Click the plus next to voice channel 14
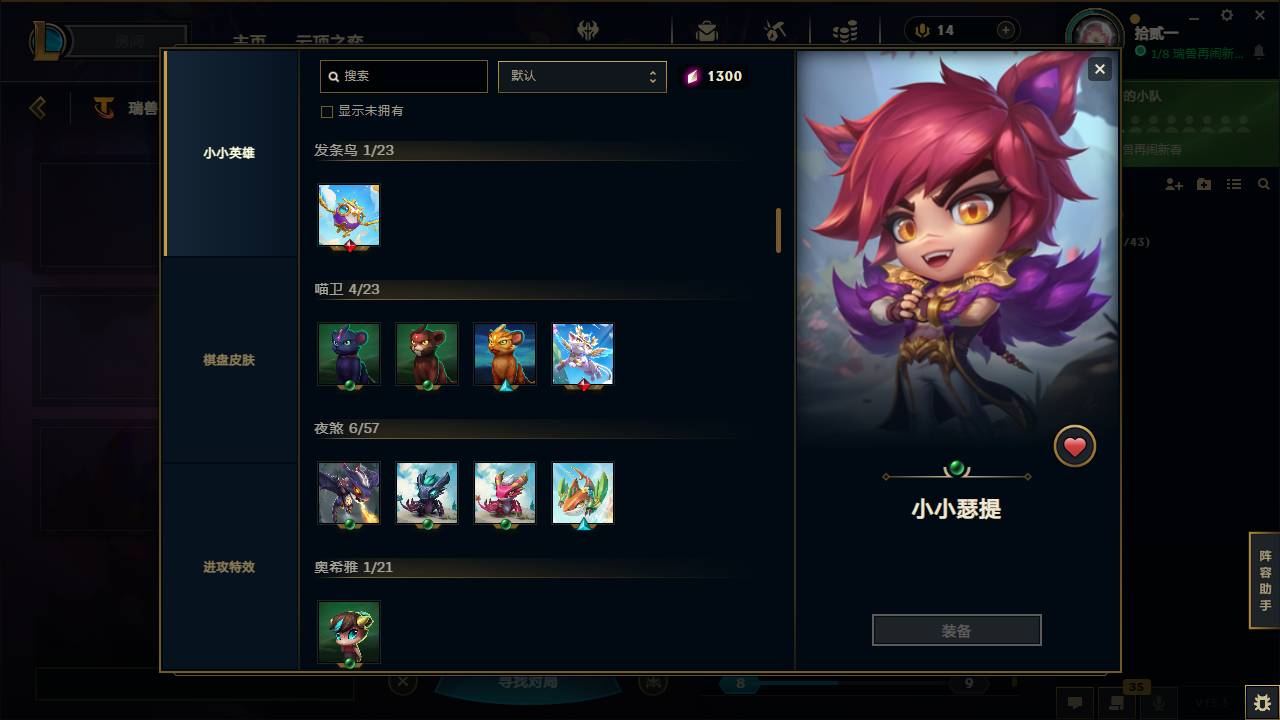The width and height of the screenshot is (1280, 720). [x=1004, y=30]
